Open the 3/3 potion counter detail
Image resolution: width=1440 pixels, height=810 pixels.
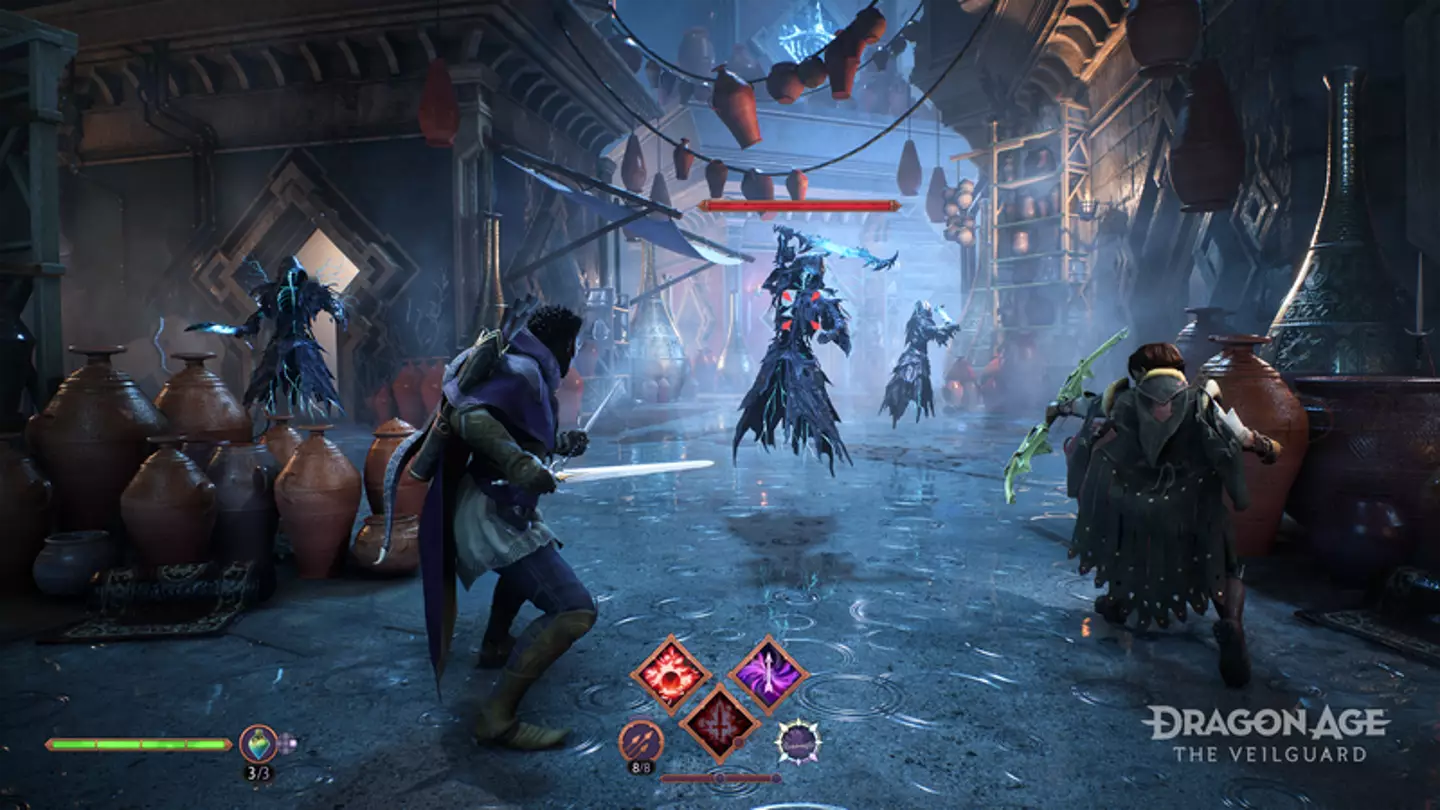pos(259,772)
